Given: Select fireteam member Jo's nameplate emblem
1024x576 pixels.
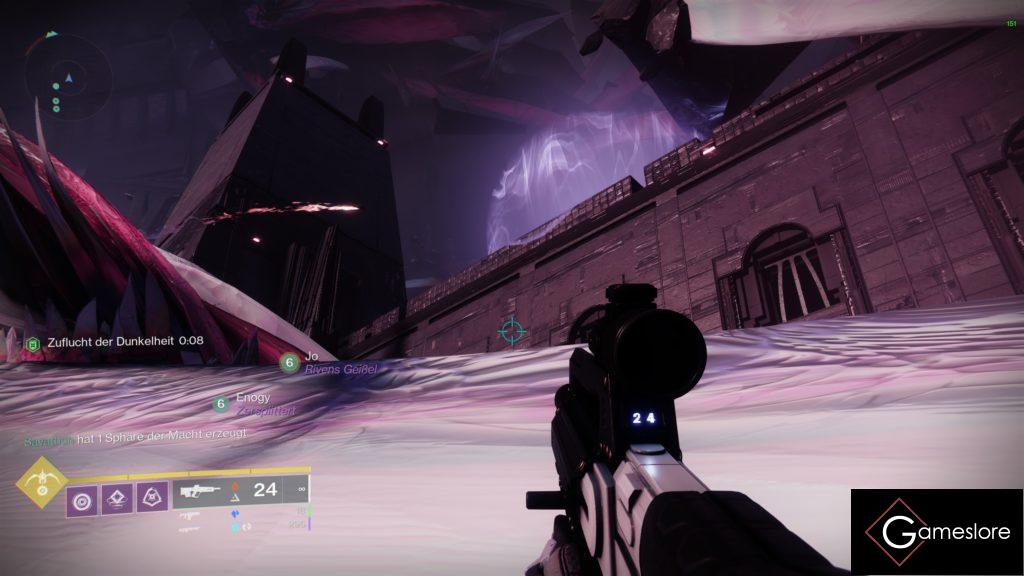Looking at the screenshot, I should (289, 362).
